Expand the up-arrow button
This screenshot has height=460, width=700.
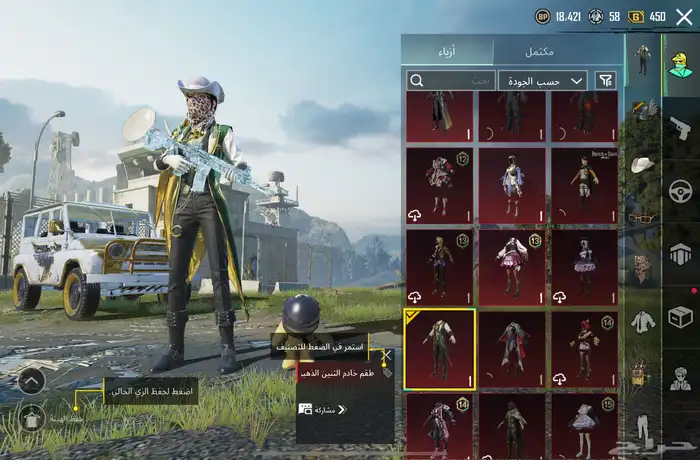[31, 380]
